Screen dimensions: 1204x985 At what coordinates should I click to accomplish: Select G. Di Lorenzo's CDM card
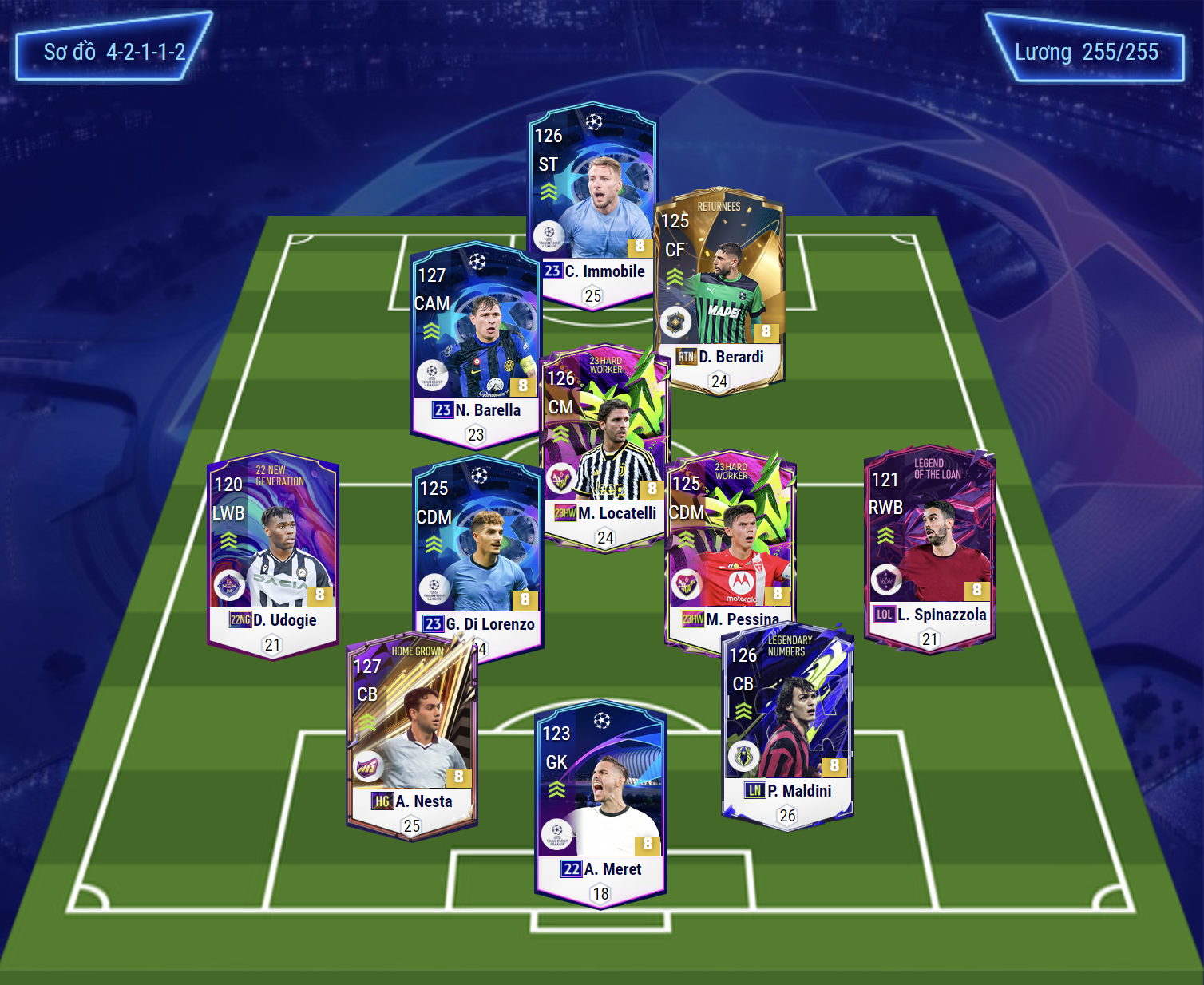coord(477,551)
